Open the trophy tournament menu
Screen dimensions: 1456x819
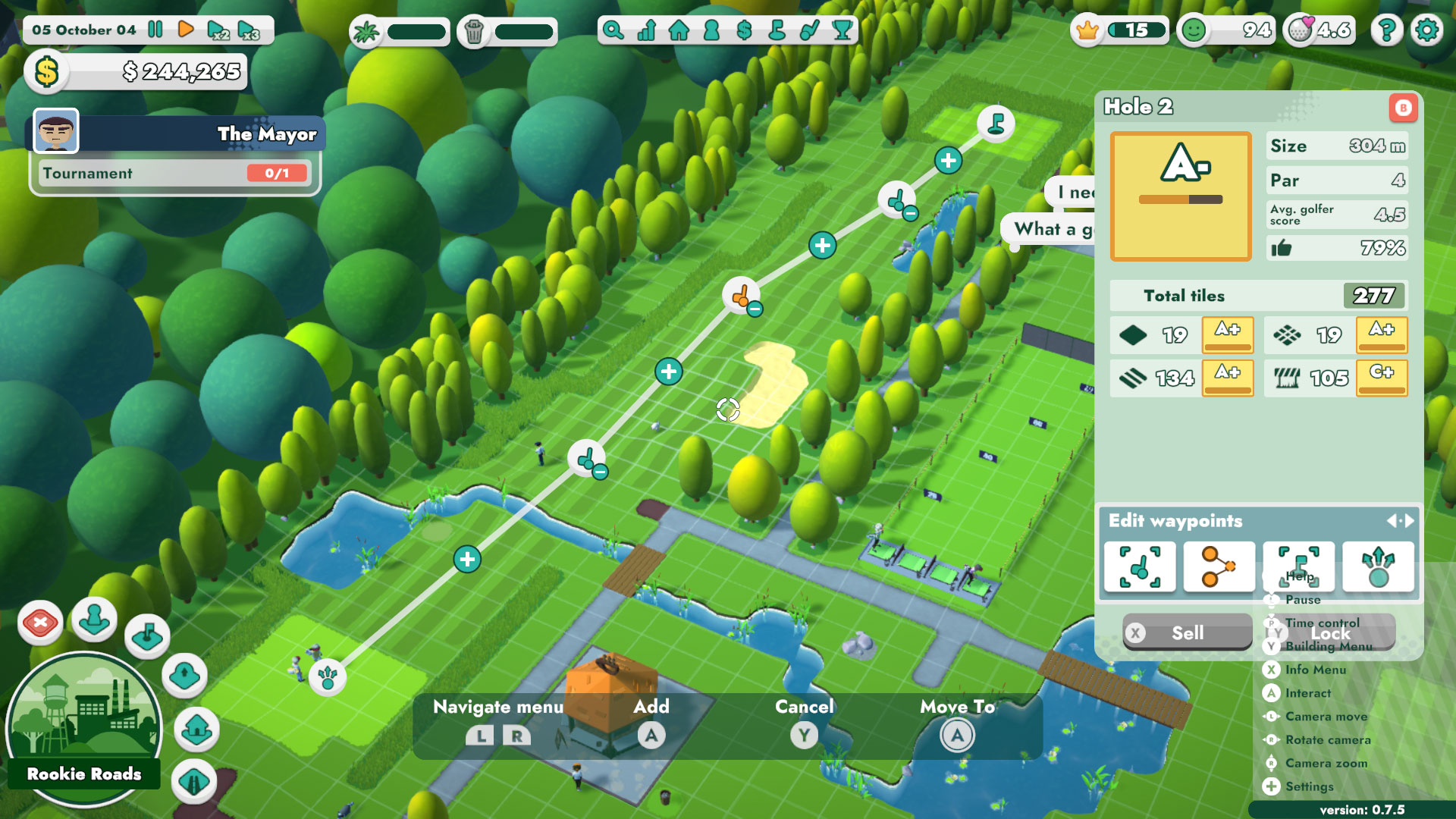(842, 32)
